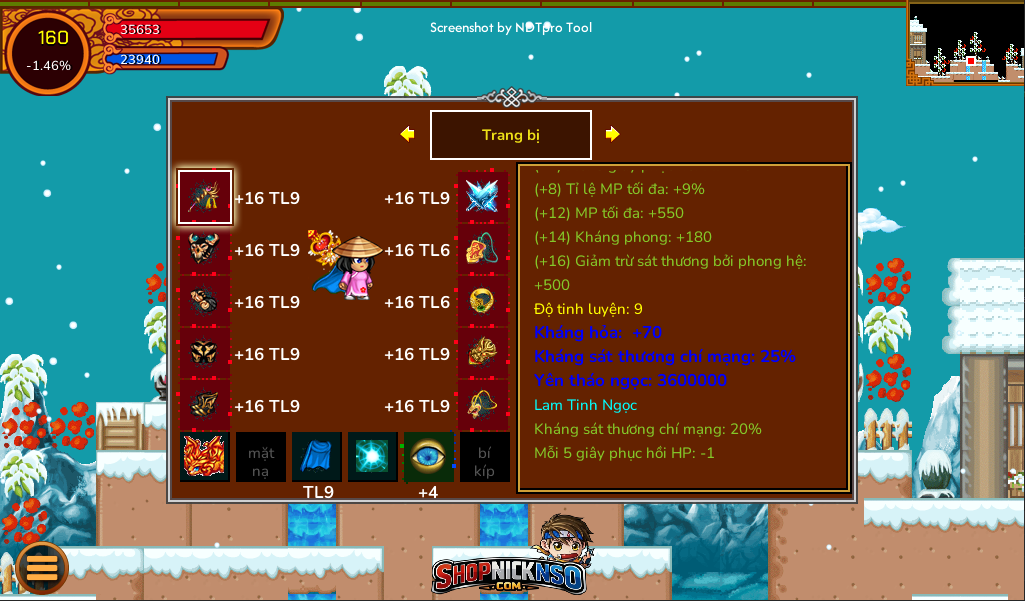
Task: Select the highlighted top-left equipment slot
Action: coord(205,197)
